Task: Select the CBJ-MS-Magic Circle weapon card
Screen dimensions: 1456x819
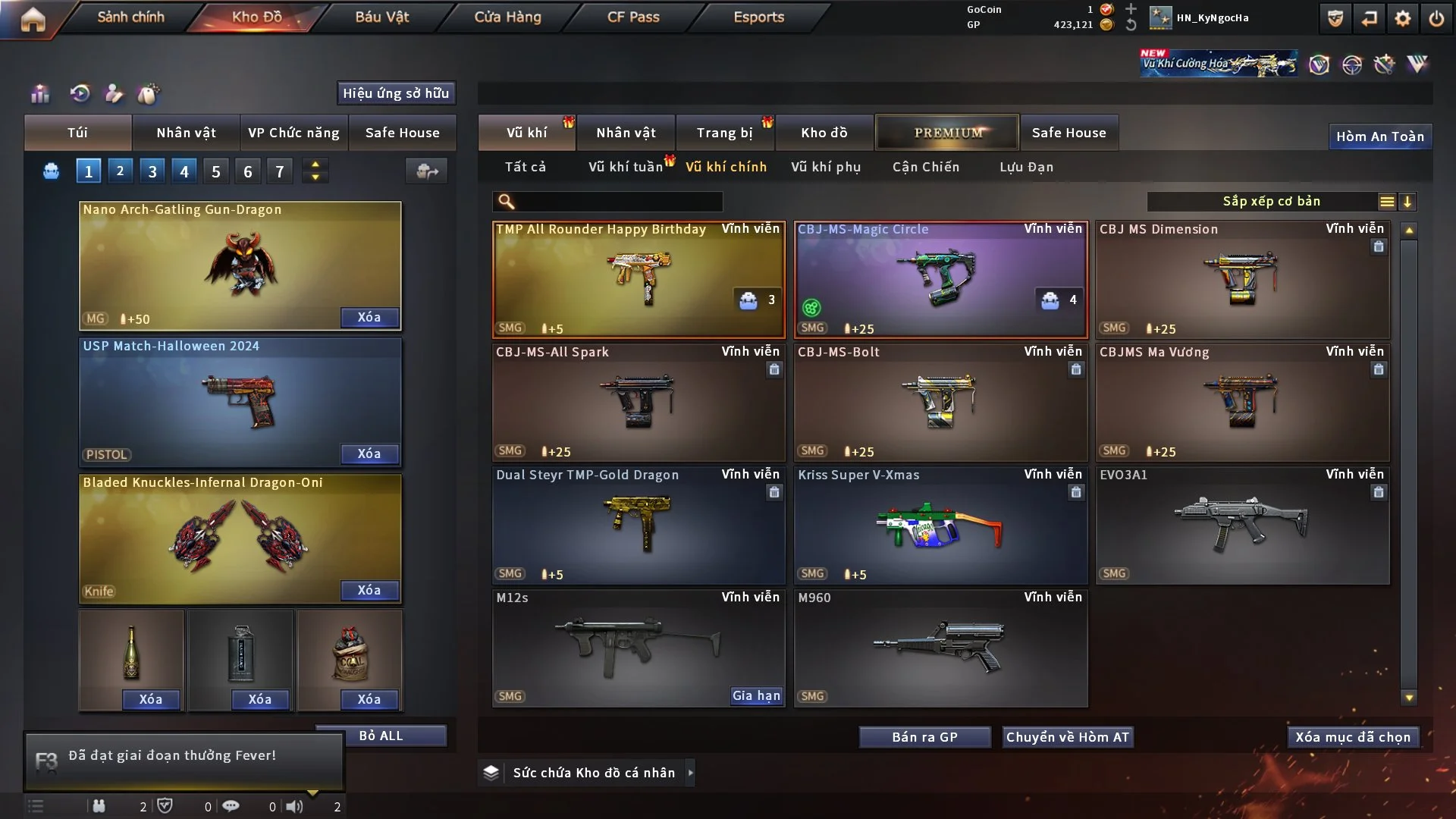Action: tap(940, 279)
